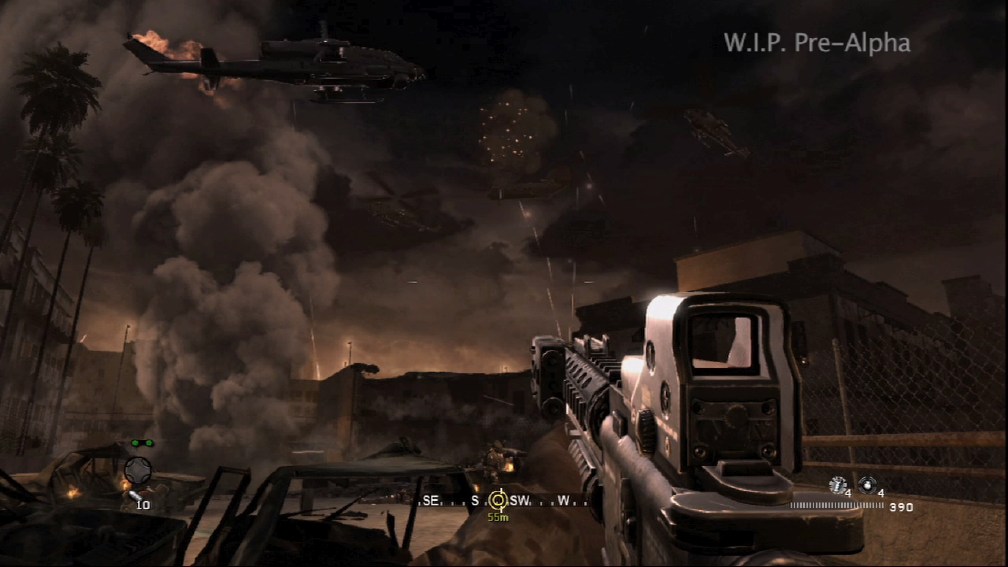The height and width of the screenshot is (567, 1008).
Task: Click the D-pad inventory selector icon
Action: (138, 467)
